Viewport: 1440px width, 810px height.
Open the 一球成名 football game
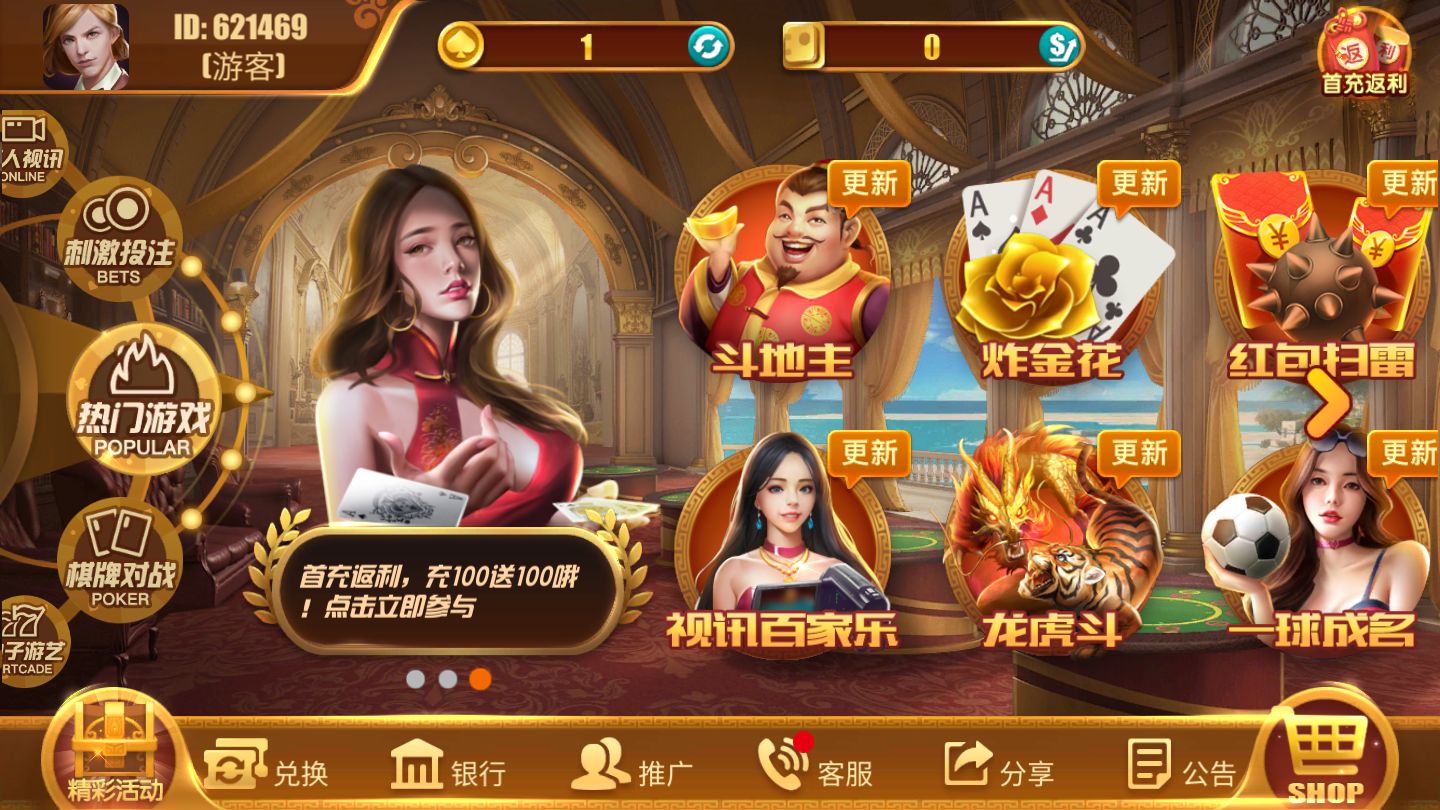[x=1320, y=545]
